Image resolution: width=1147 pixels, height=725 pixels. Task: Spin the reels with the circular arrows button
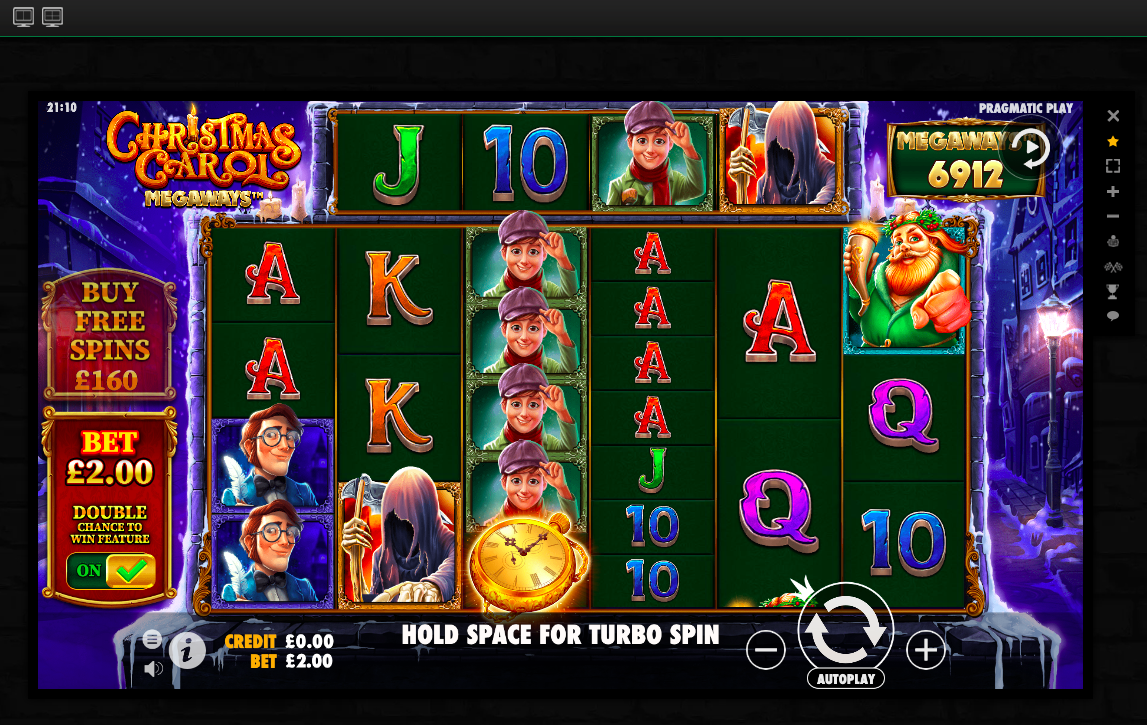pyautogui.click(x=845, y=629)
